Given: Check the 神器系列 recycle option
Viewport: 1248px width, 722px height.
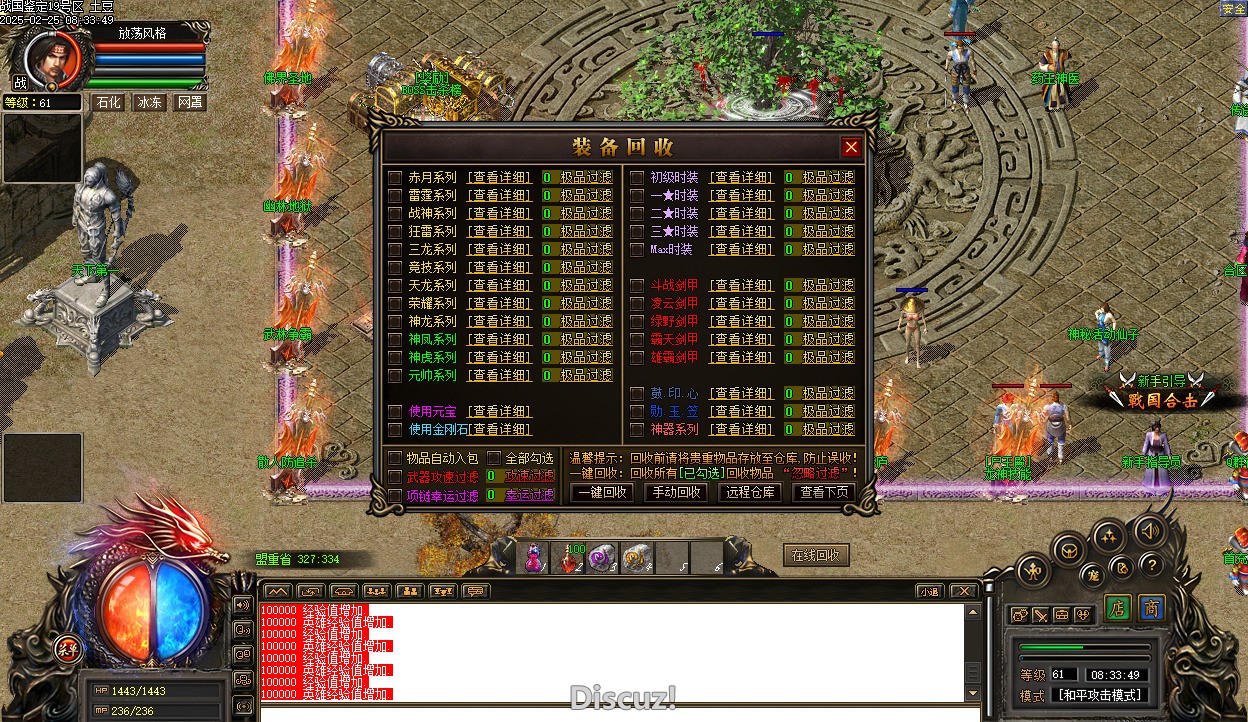Looking at the screenshot, I should coord(638,430).
